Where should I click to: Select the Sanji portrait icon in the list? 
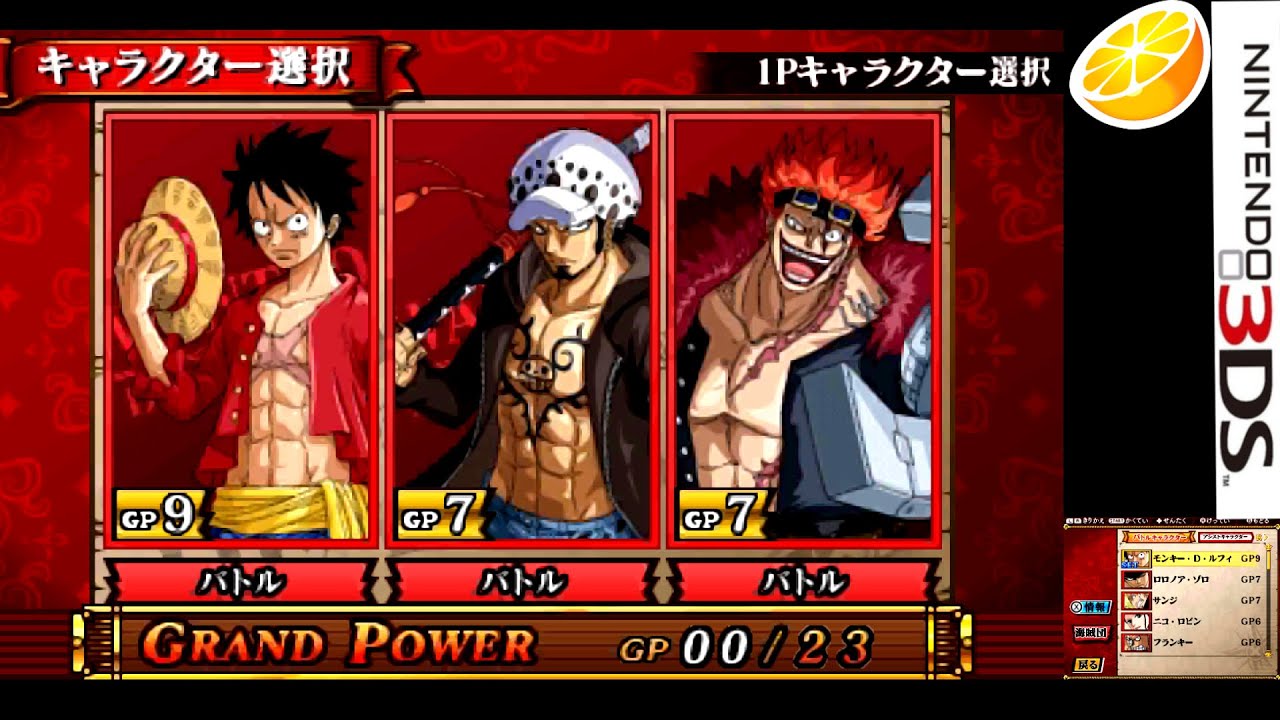1137,600
